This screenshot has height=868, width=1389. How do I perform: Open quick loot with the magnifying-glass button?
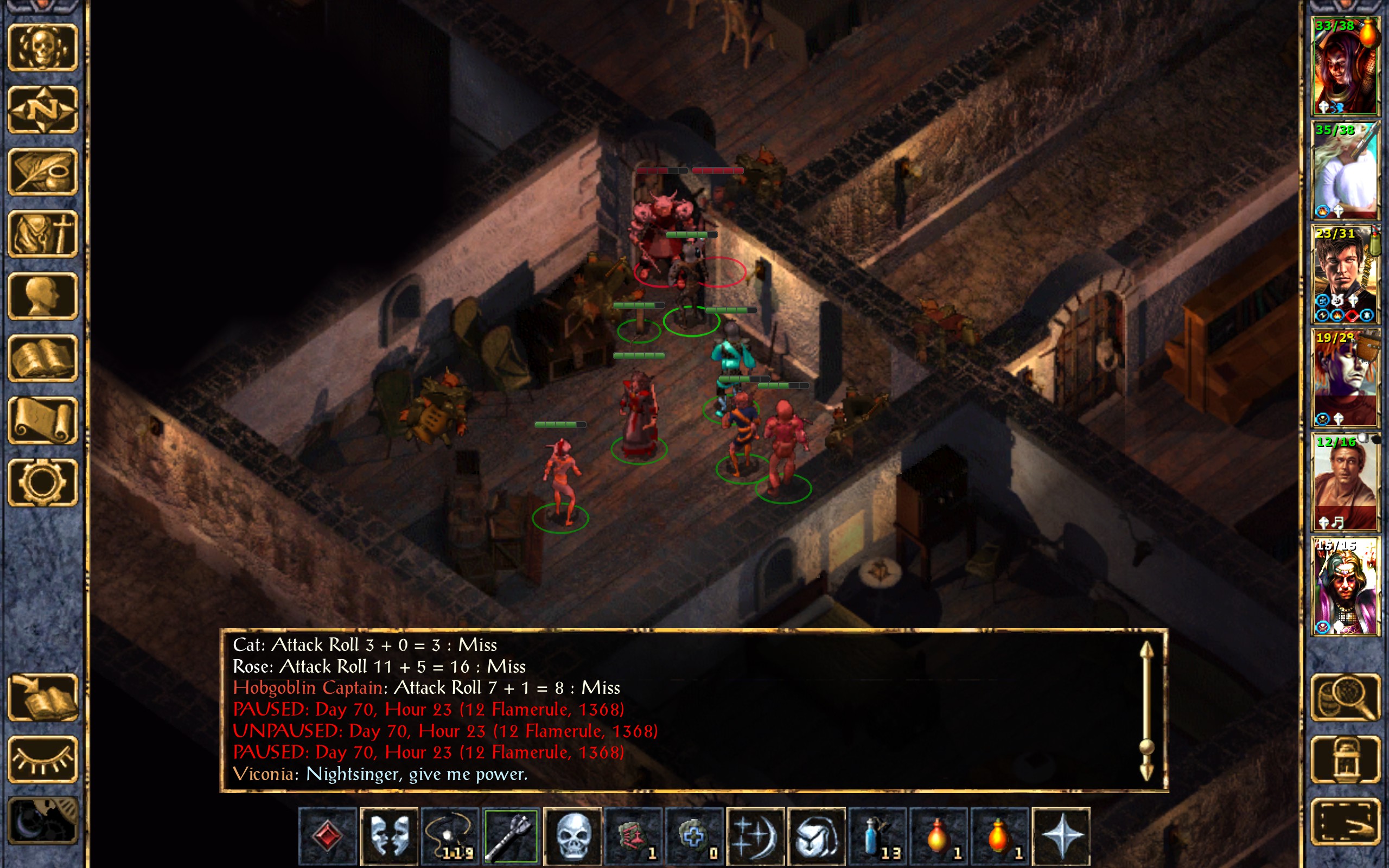pyautogui.click(x=1346, y=697)
